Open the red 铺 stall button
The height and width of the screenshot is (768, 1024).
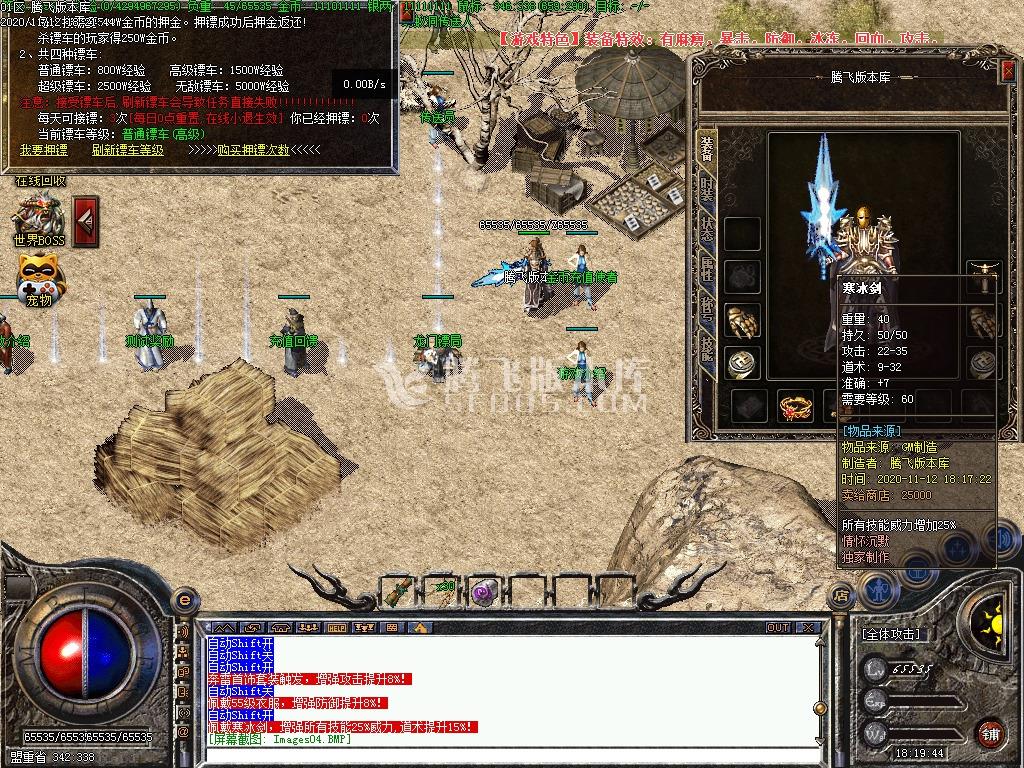[x=990, y=733]
